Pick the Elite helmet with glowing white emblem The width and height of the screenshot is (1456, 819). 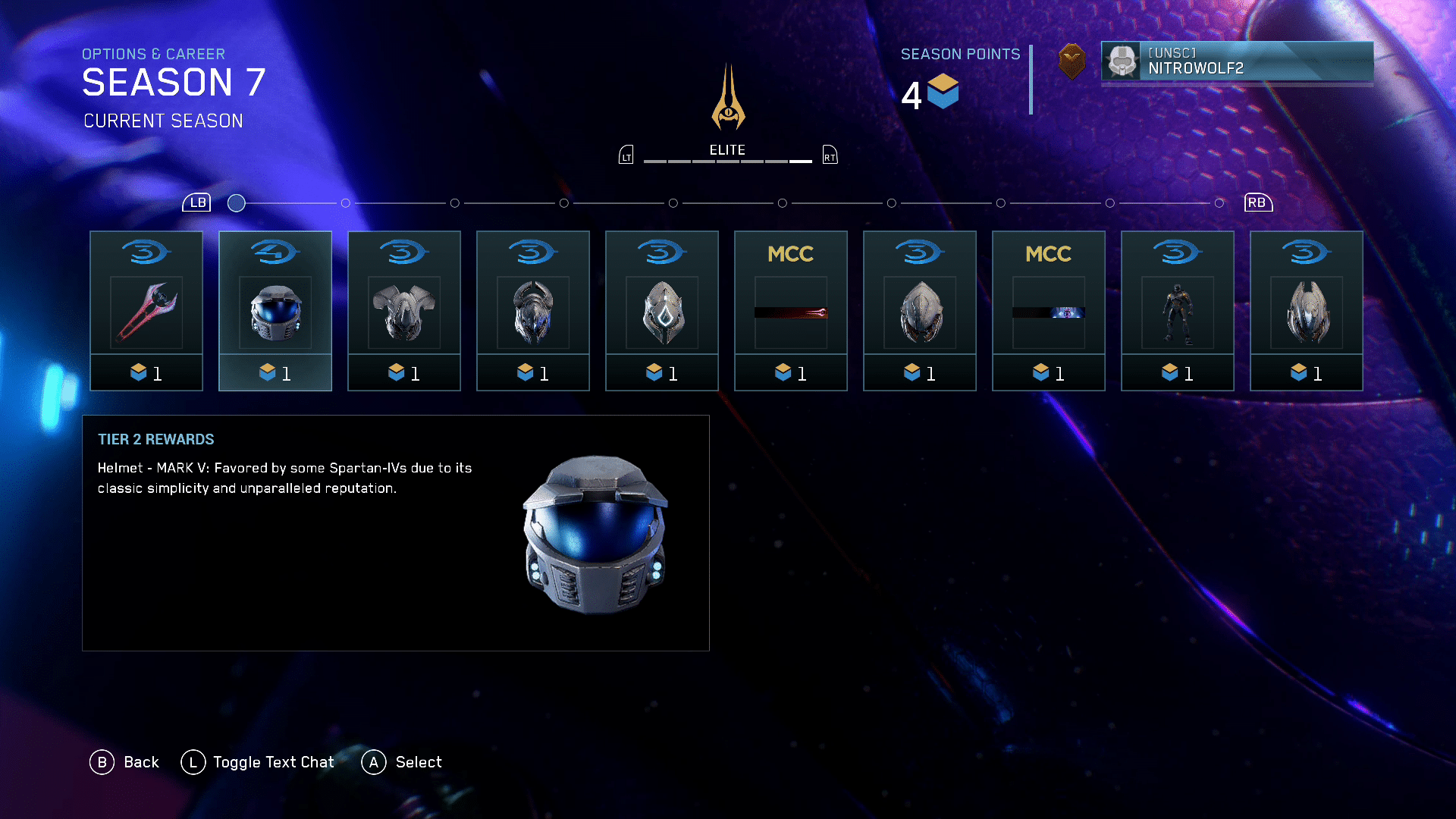[x=662, y=311]
